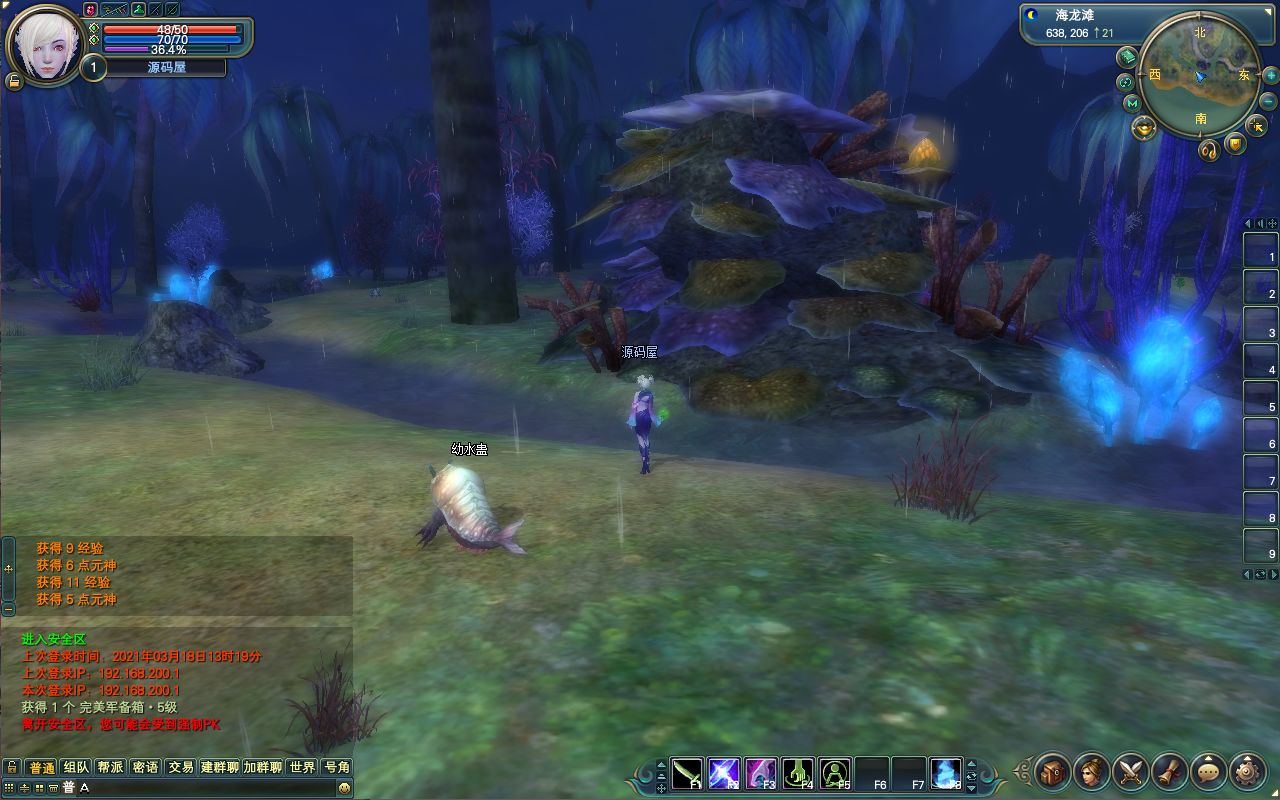Zoom in the minimap with plus button
Screen dimensions: 1280x800
coord(1270,76)
